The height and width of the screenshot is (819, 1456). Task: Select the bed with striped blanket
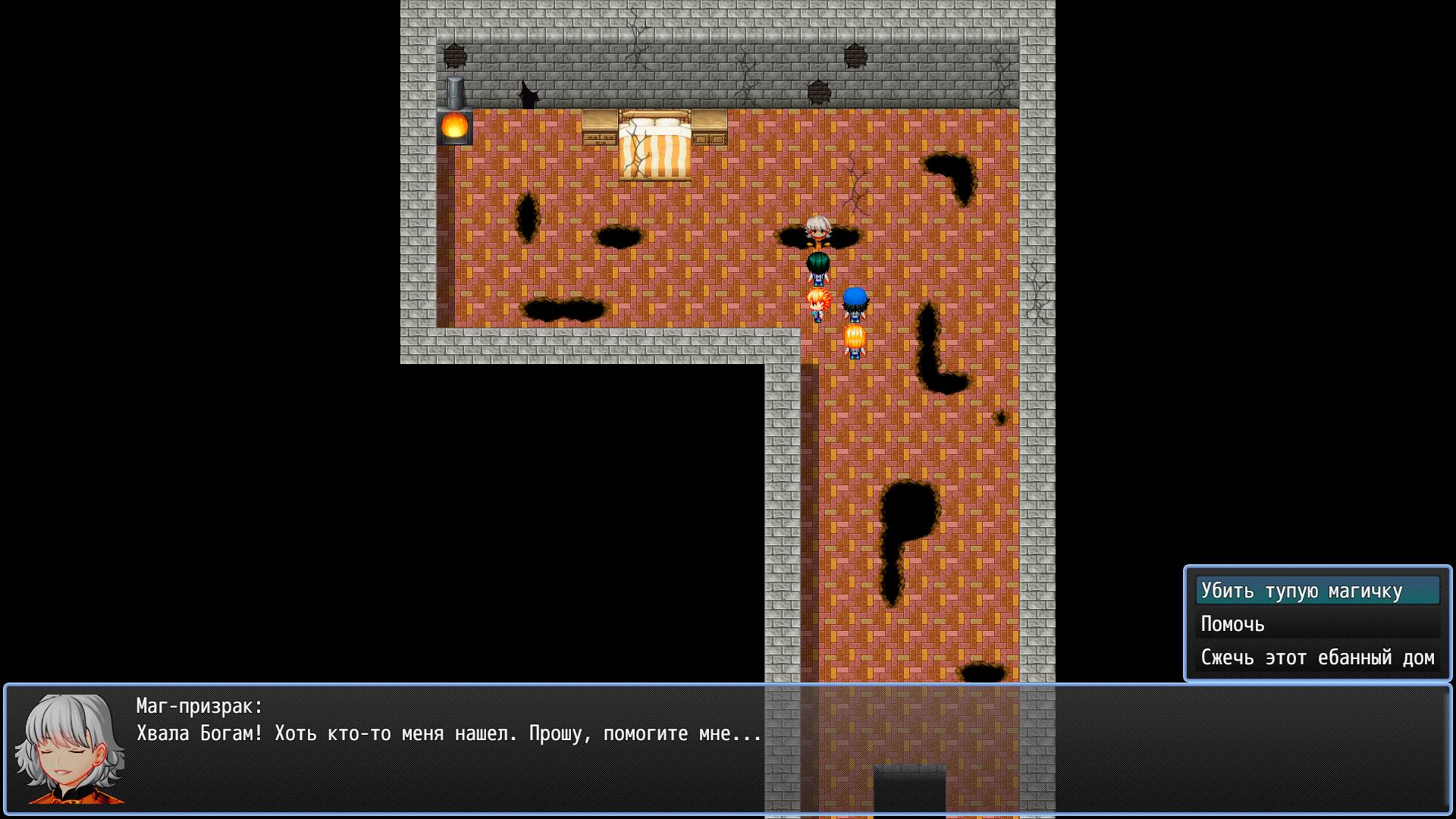click(656, 144)
